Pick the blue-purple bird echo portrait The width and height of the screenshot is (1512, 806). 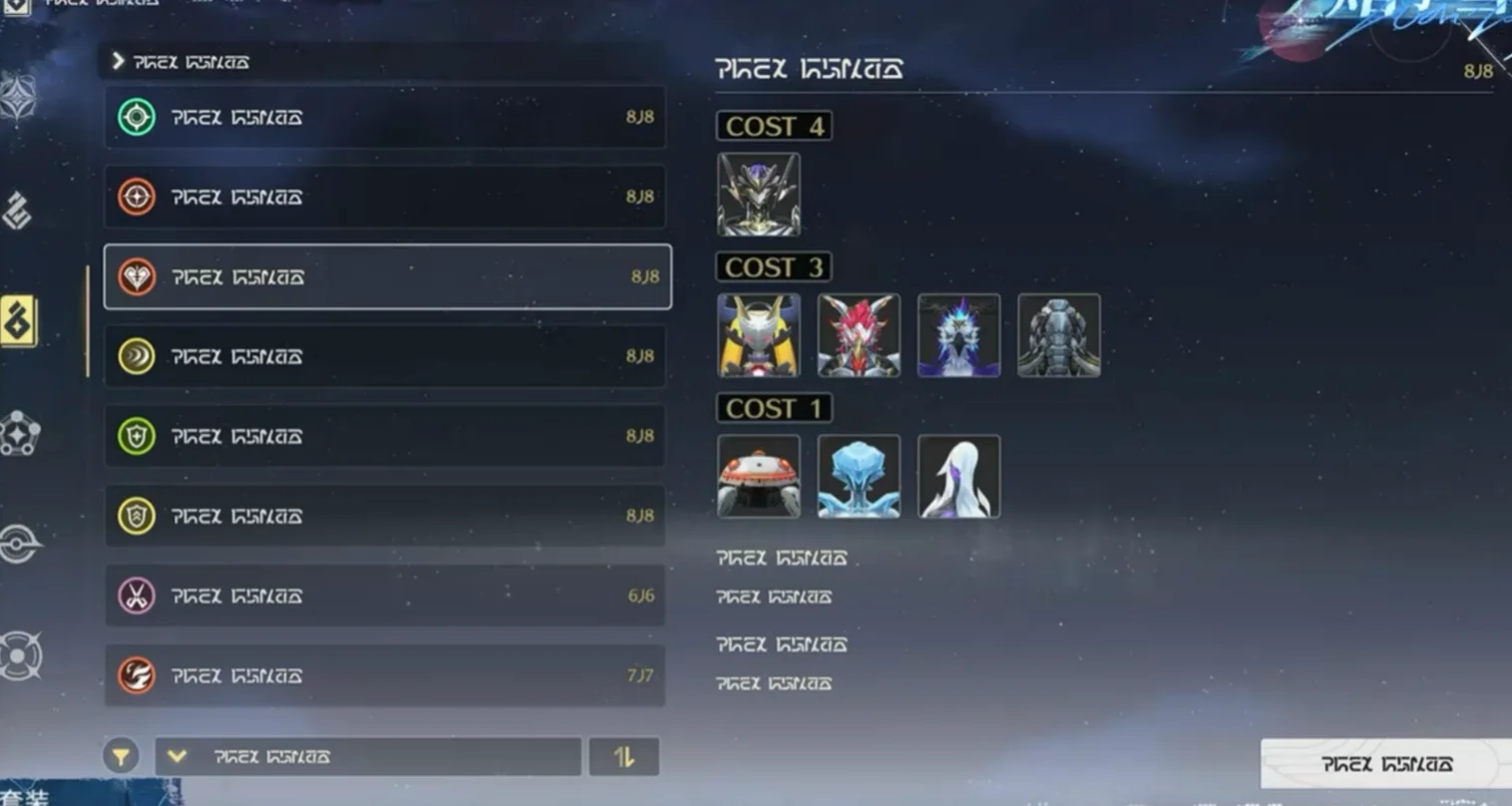[x=958, y=335]
